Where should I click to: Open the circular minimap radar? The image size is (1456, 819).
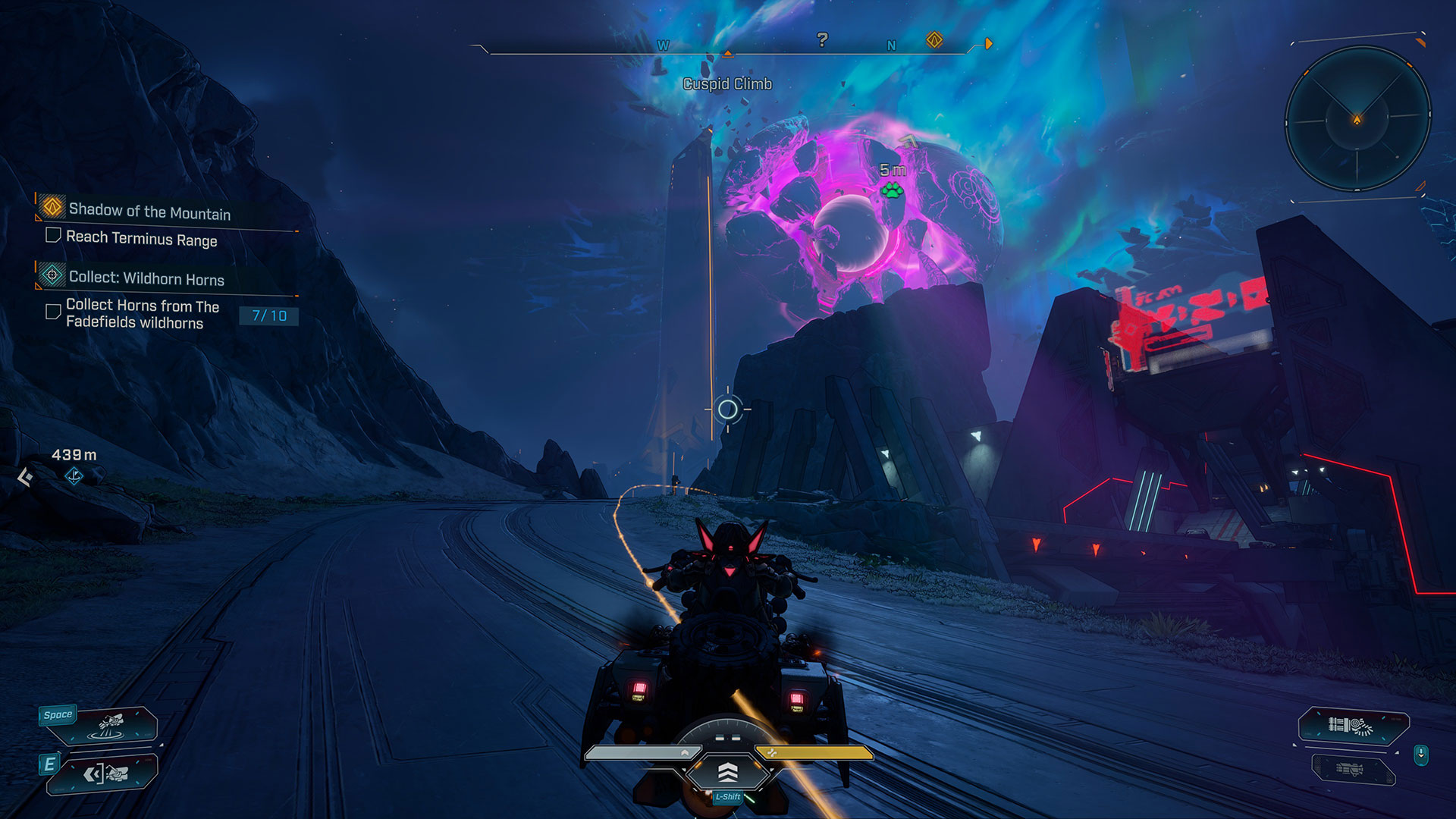tap(1357, 119)
